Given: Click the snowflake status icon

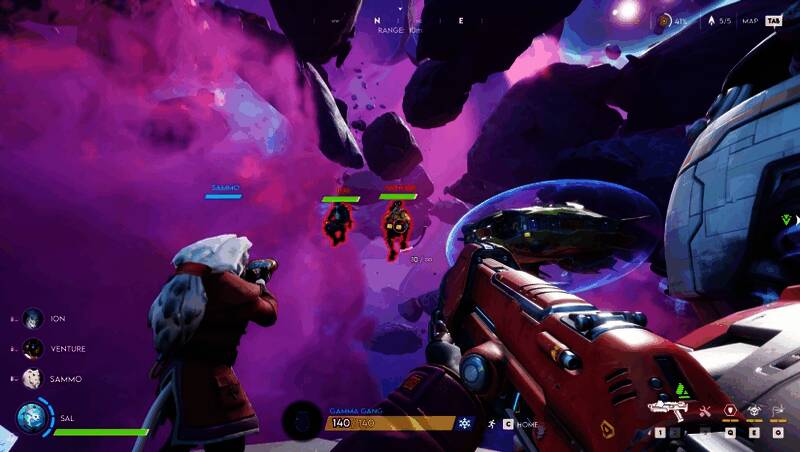Looking at the screenshot, I should tap(464, 424).
